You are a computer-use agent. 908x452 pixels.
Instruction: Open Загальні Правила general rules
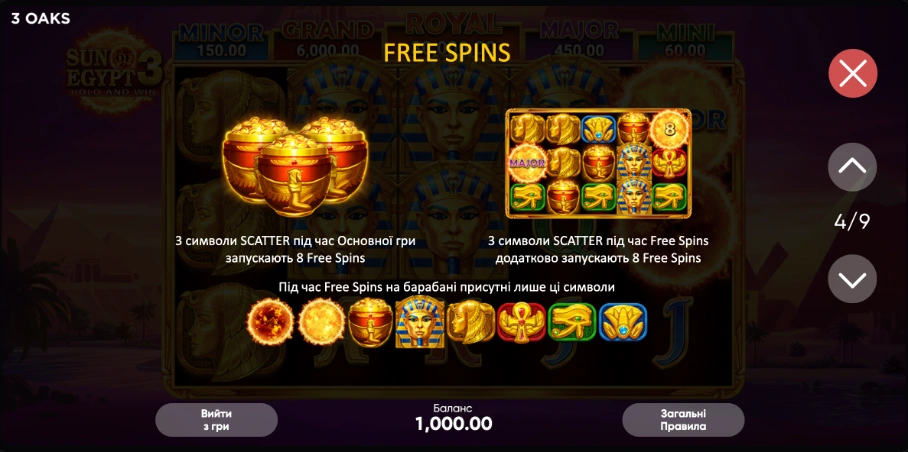683,420
